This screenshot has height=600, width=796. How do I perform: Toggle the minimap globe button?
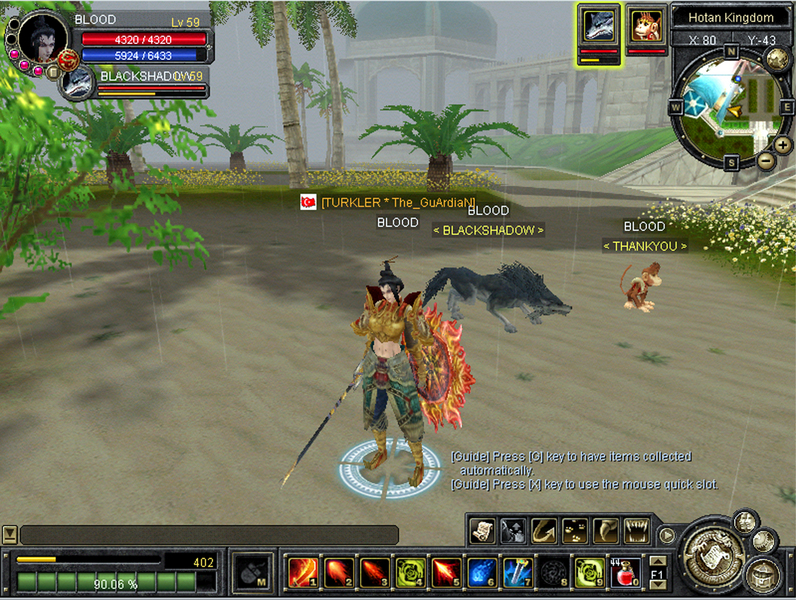click(777, 59)
